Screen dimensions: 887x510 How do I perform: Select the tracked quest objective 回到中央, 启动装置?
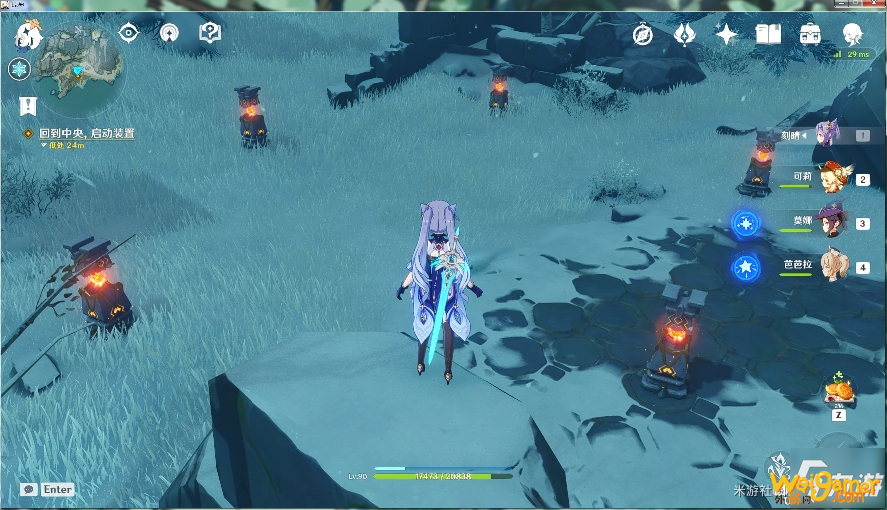(86, 133)
